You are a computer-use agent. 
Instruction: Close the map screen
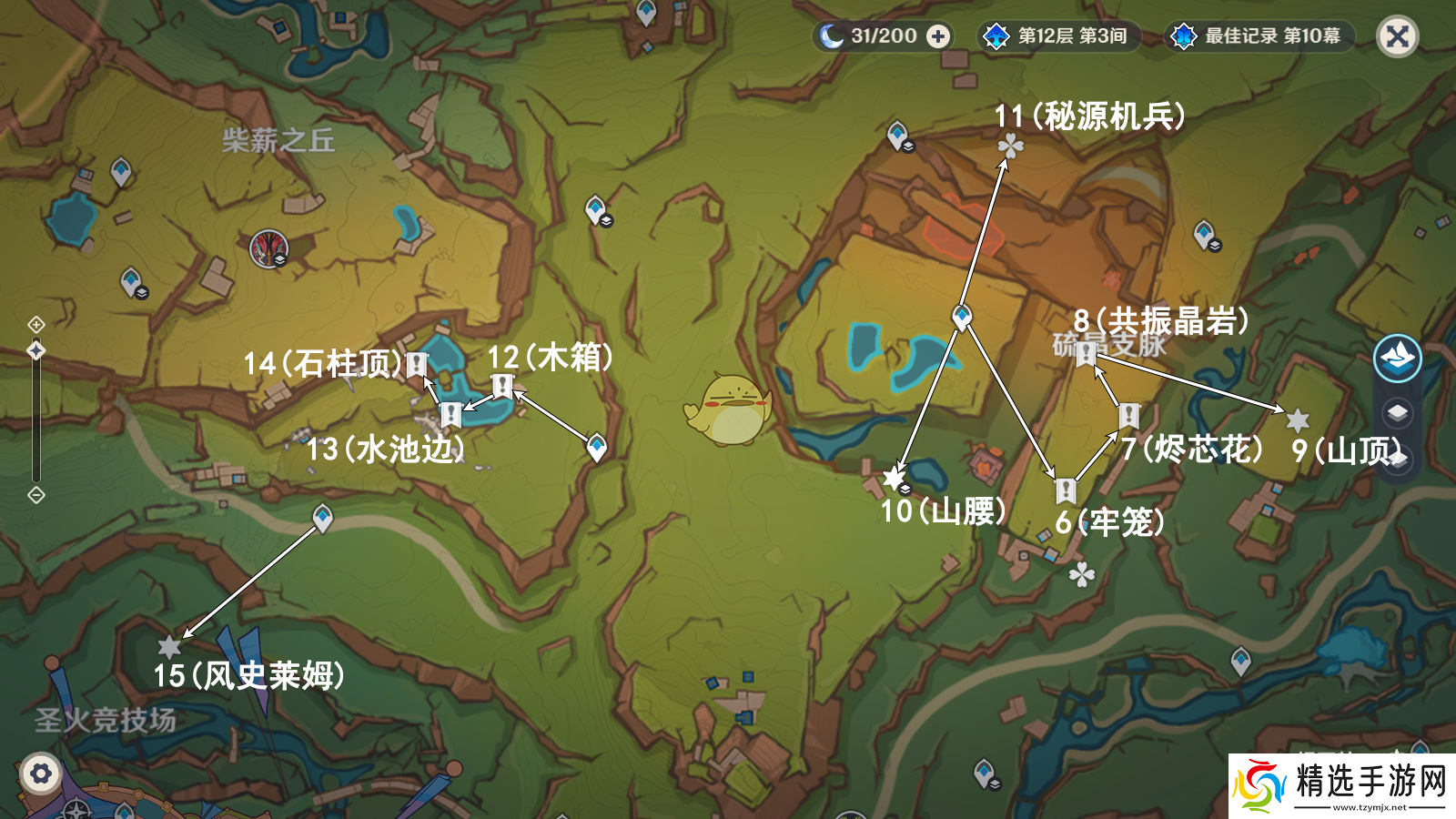click(x=1397, y=37)
